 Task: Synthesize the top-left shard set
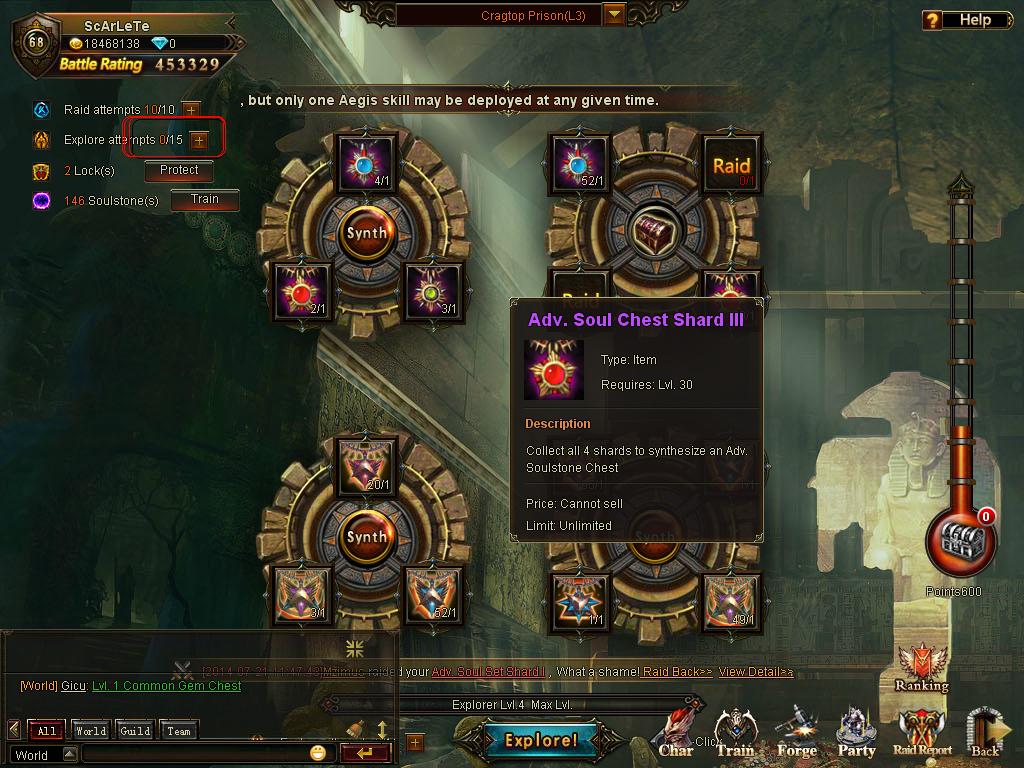(365, 233)
